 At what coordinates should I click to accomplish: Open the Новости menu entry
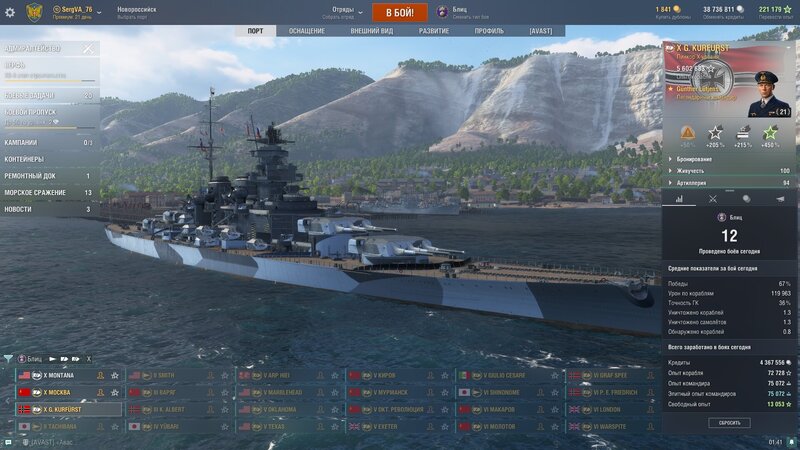[17, 209]
